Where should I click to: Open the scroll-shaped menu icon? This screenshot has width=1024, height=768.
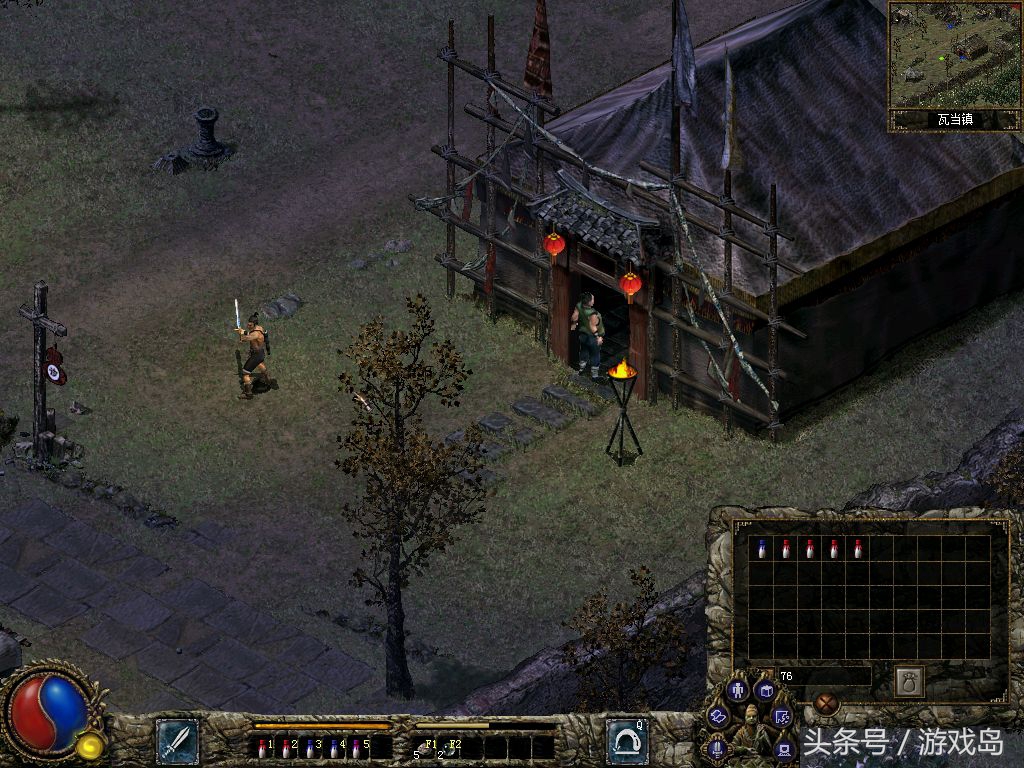coord(718,716)
